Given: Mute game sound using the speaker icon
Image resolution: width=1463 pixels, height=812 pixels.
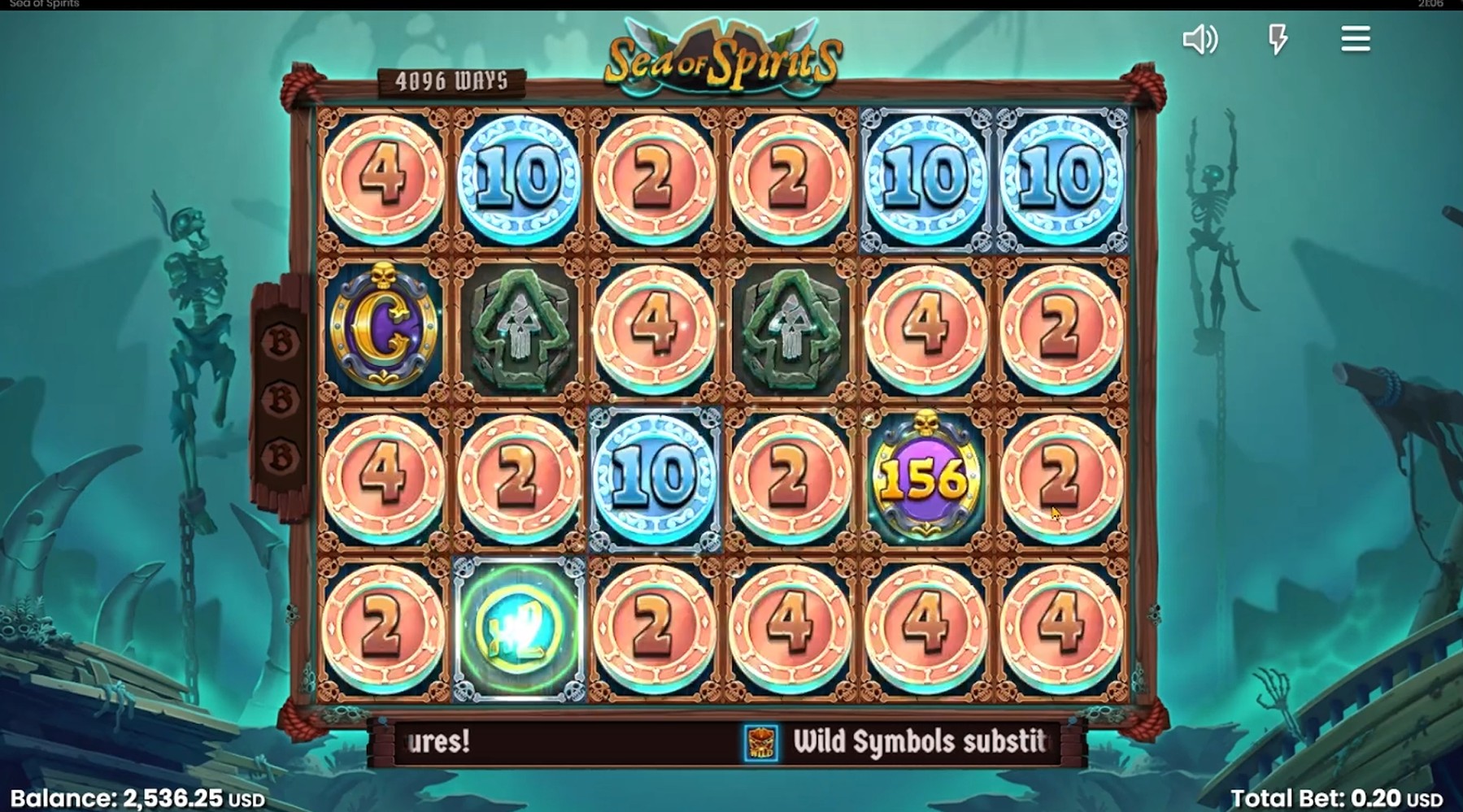Looking at the screenshot, I should point(1200,39).
